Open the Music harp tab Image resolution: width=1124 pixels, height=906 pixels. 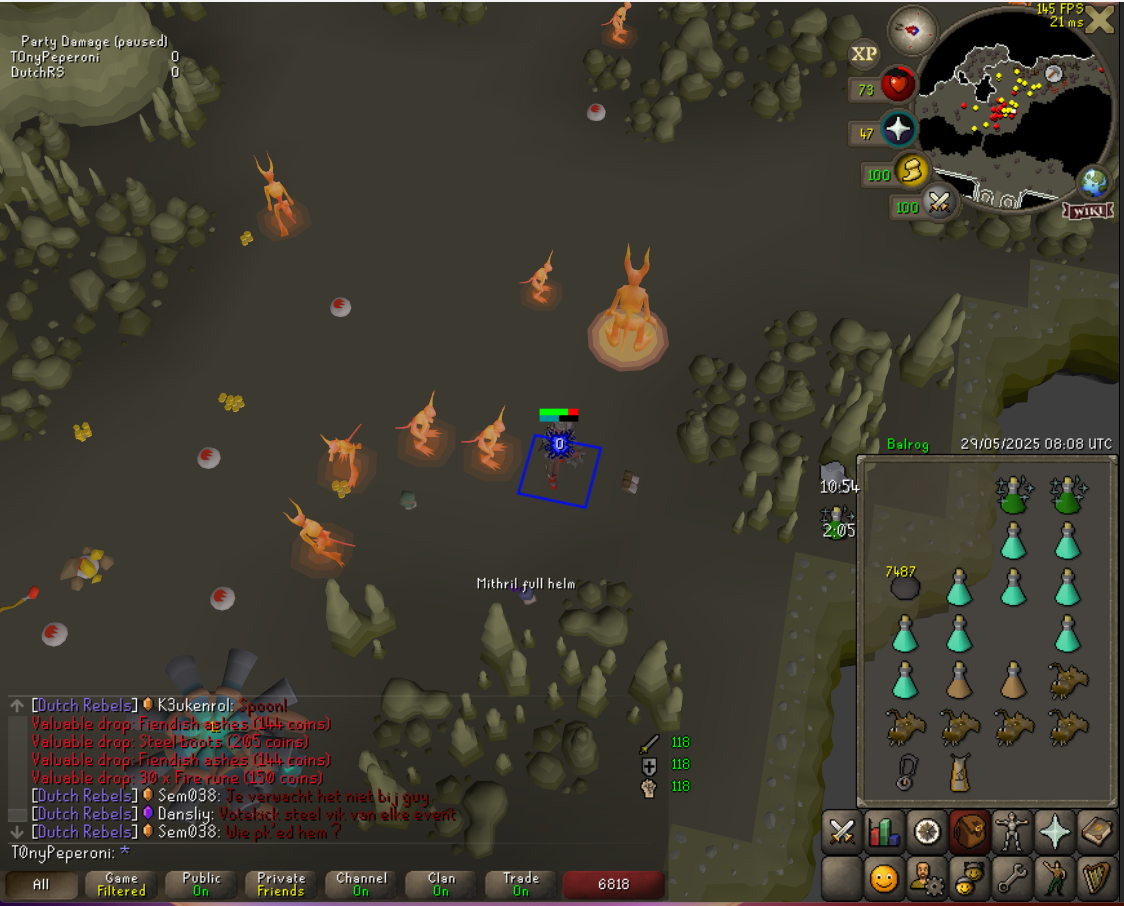pos(1097,879)
